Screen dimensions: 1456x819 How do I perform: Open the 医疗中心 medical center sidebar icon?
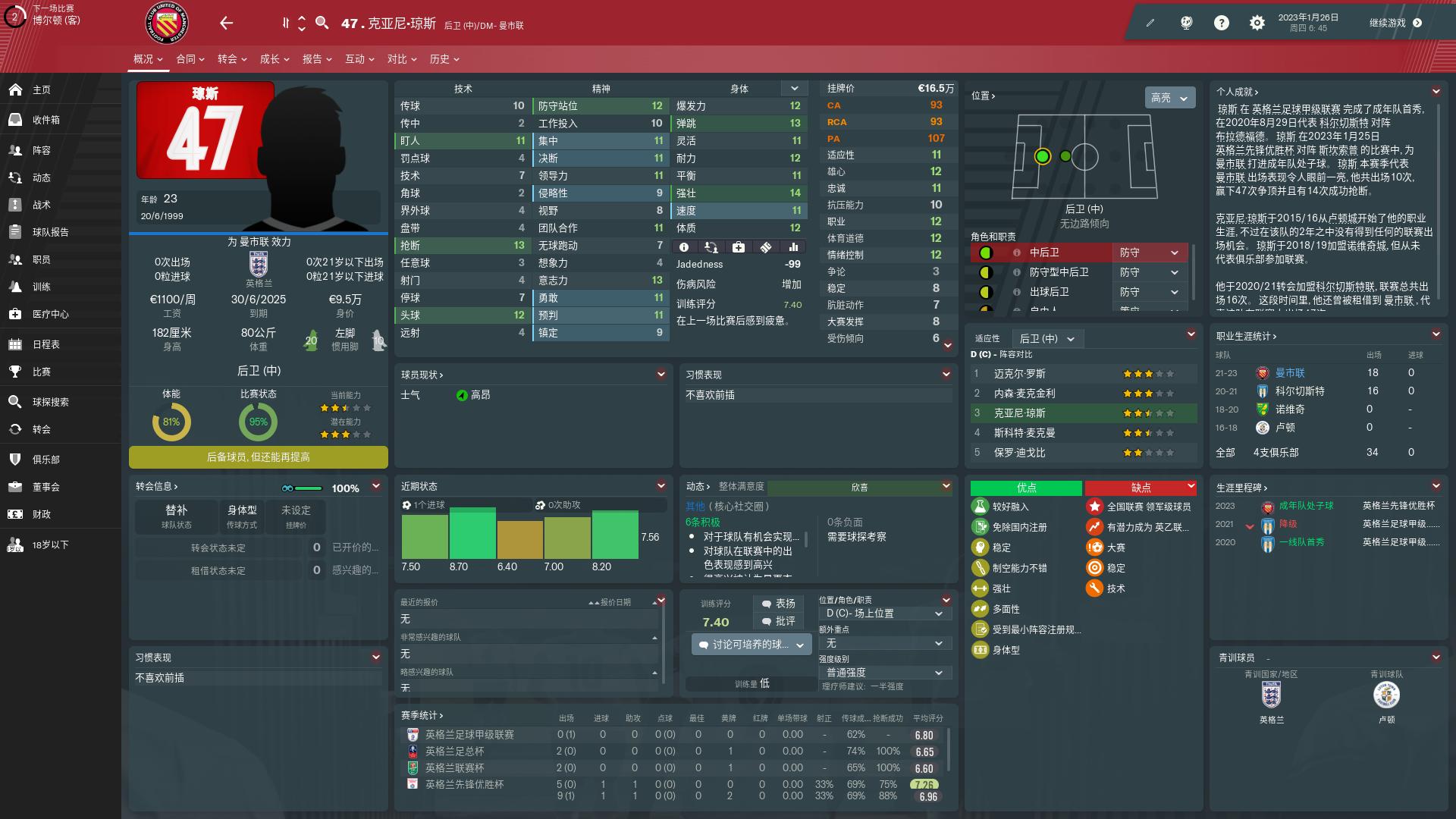coord(15,313)
